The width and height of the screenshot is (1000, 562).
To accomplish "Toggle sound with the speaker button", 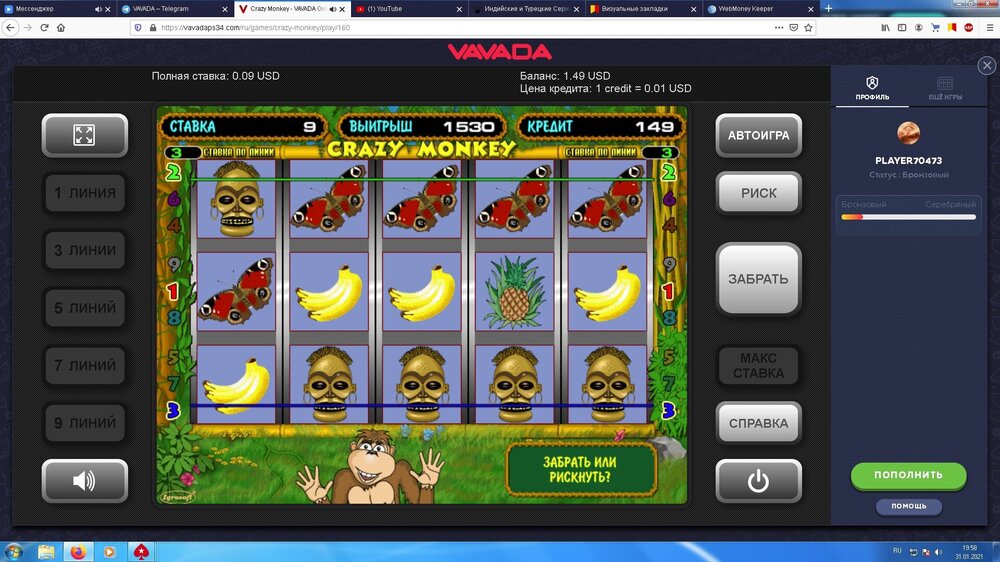I will pyautogui.click(x=84, y=481).
